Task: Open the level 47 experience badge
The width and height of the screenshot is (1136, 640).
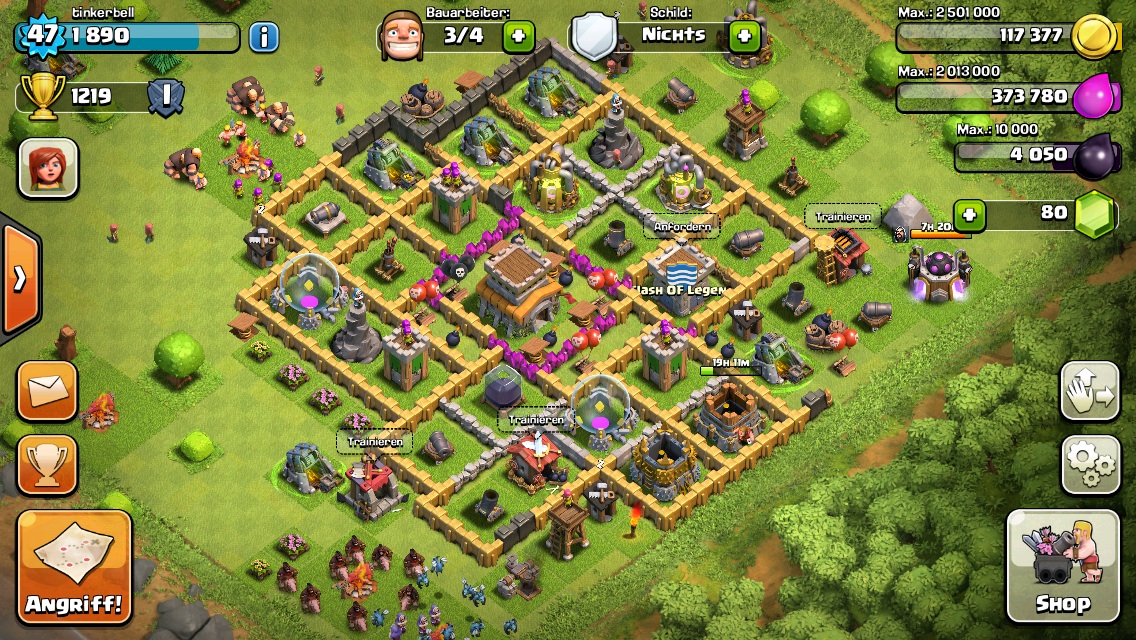Action: click(40, 36)
